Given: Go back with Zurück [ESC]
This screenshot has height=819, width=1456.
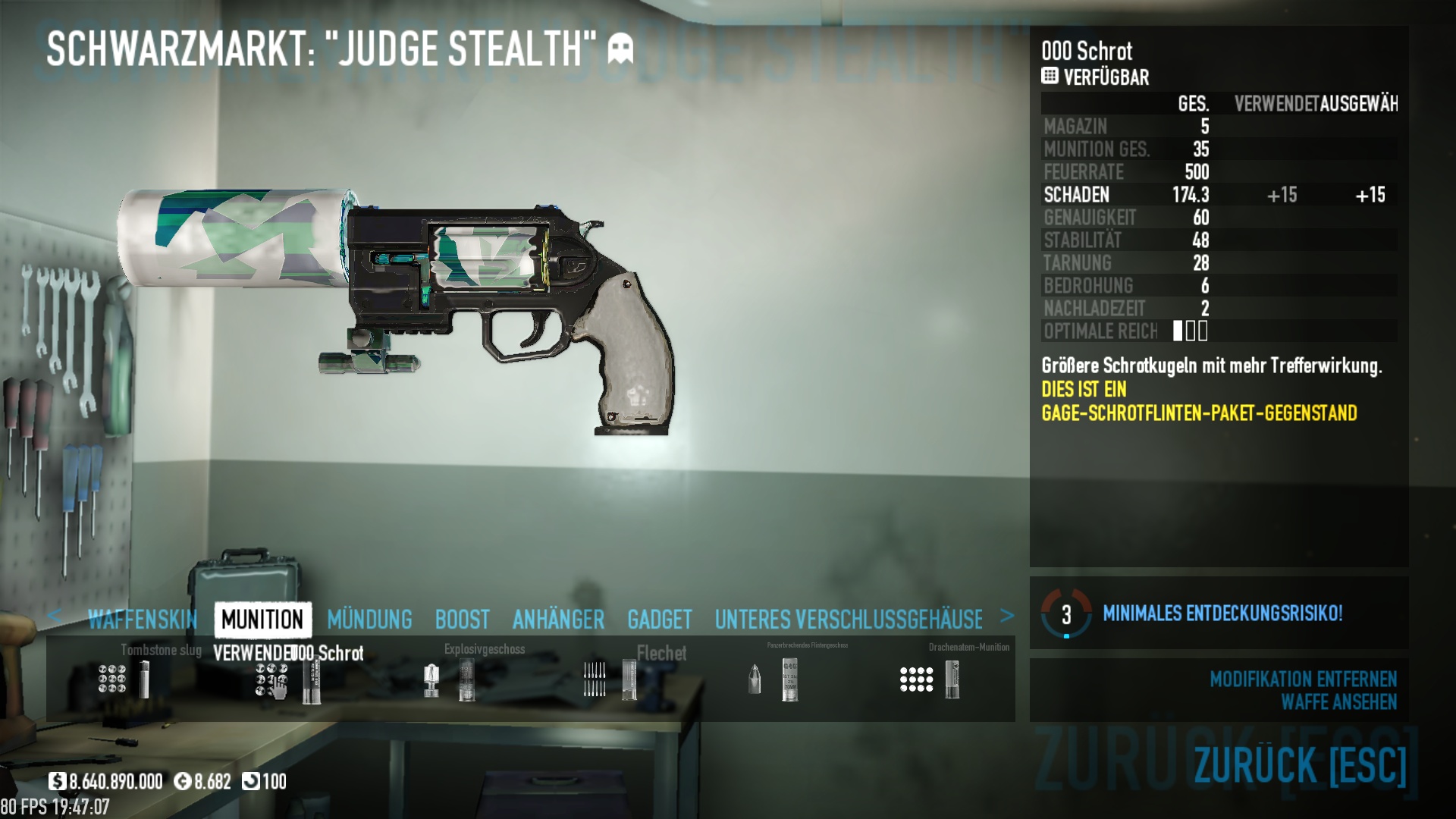Looking at the screenshot, I should tap(1300, 764).
